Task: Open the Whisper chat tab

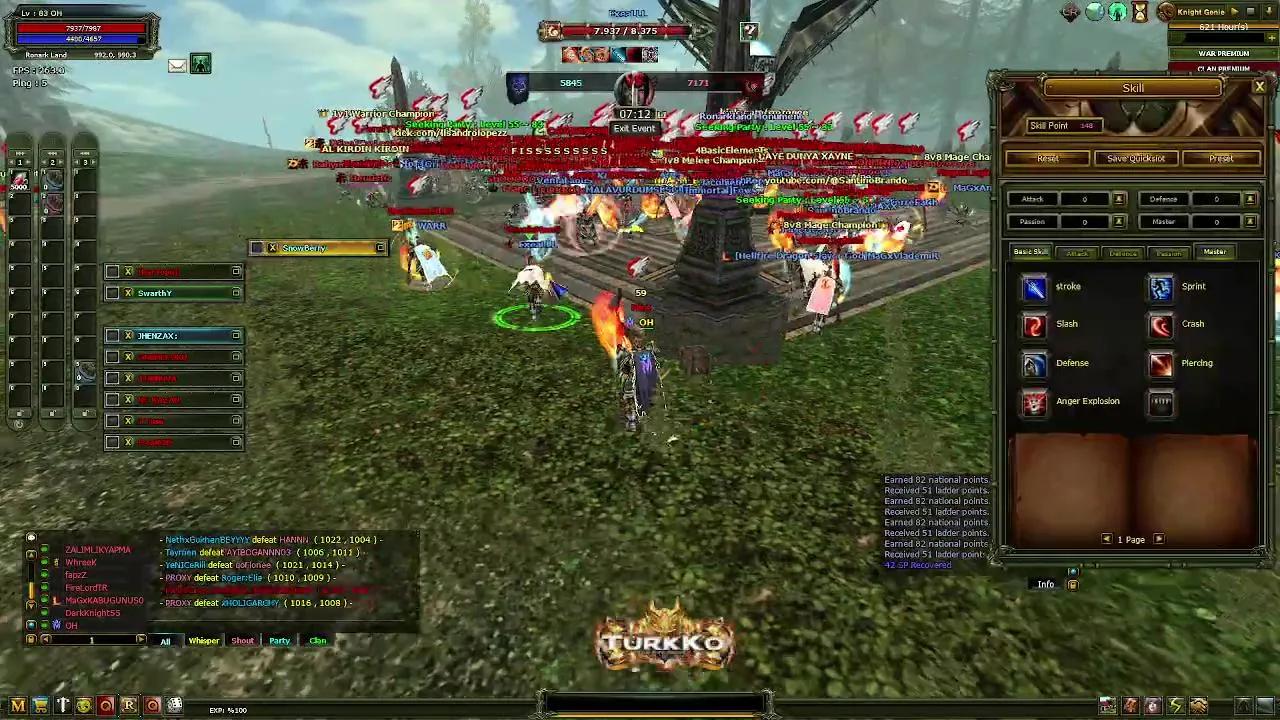Action: point(203,640)
